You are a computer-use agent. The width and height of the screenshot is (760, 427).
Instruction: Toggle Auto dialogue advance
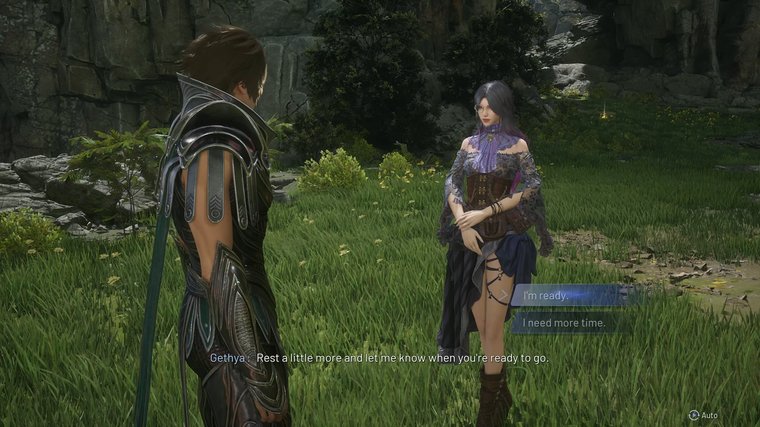[x=703, y=414]
